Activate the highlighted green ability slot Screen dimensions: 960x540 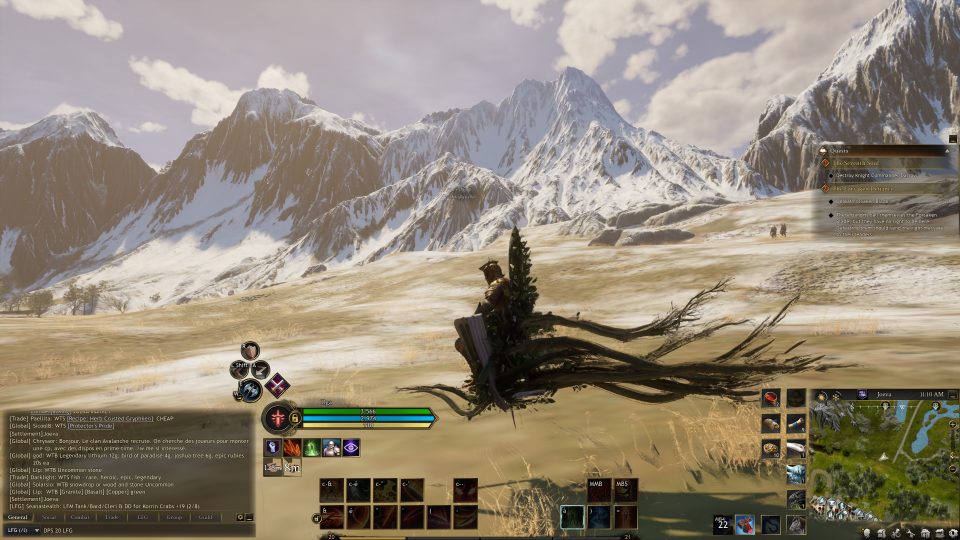(573, 516)
